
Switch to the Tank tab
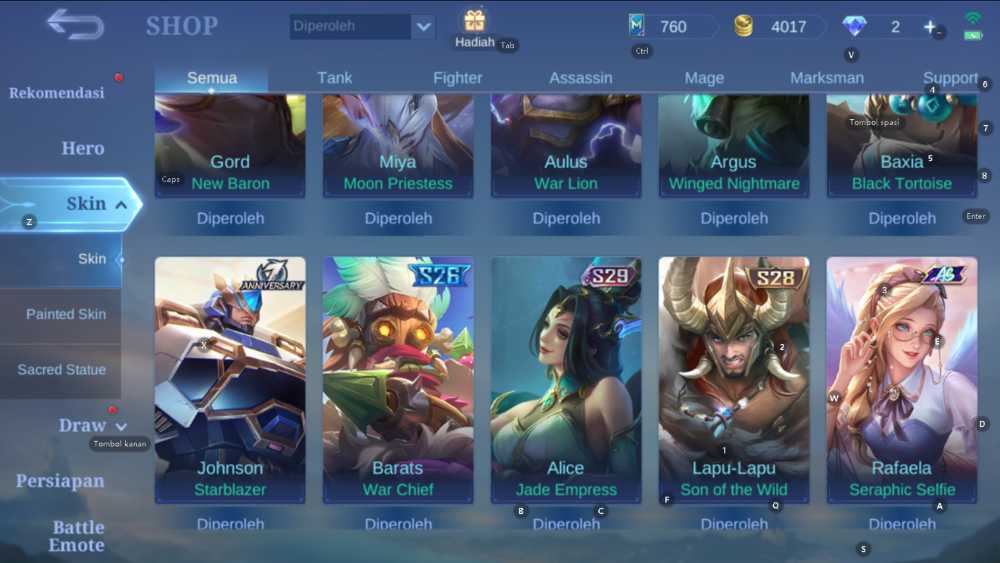(335, 78)
